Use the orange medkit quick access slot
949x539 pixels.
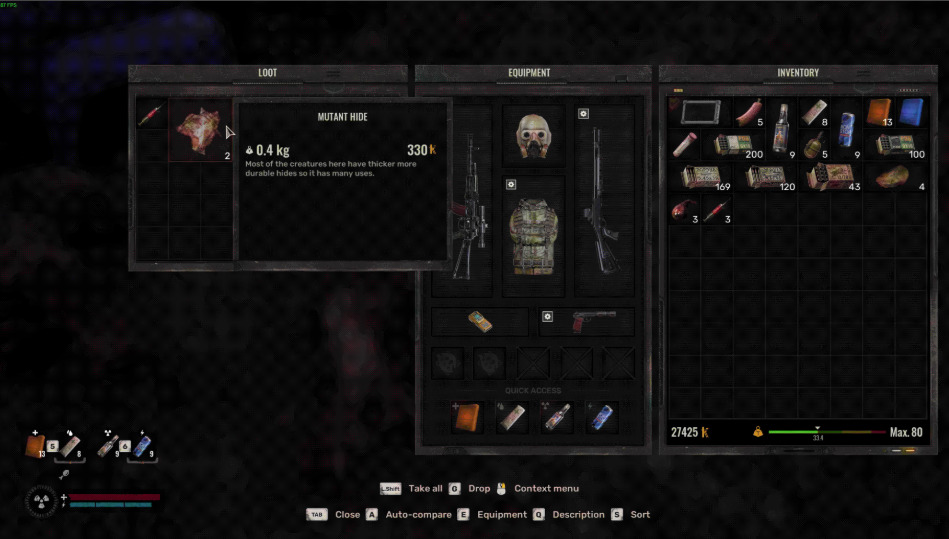pyautogui.click(x=467, y=417)
